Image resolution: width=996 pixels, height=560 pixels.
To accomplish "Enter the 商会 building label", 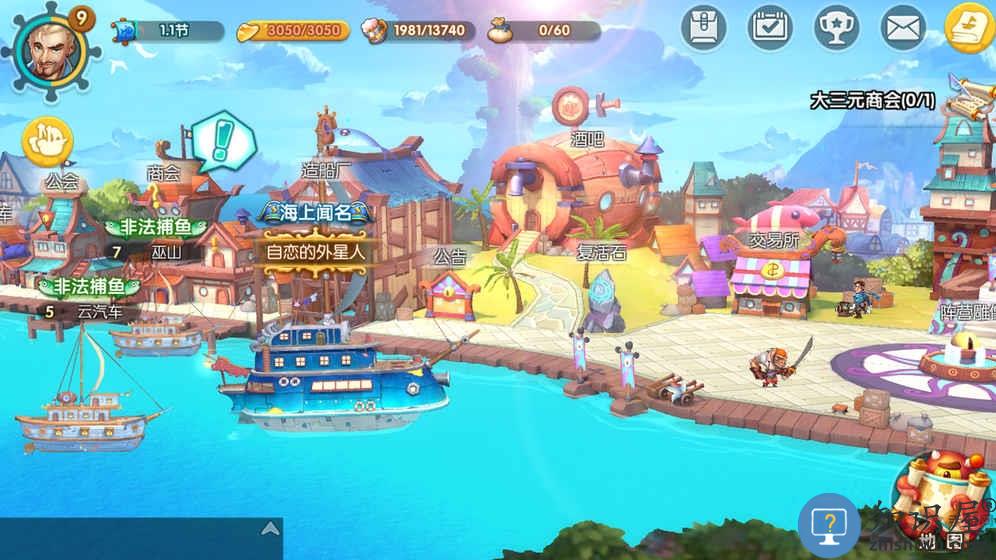I will [x=163, y=174].
